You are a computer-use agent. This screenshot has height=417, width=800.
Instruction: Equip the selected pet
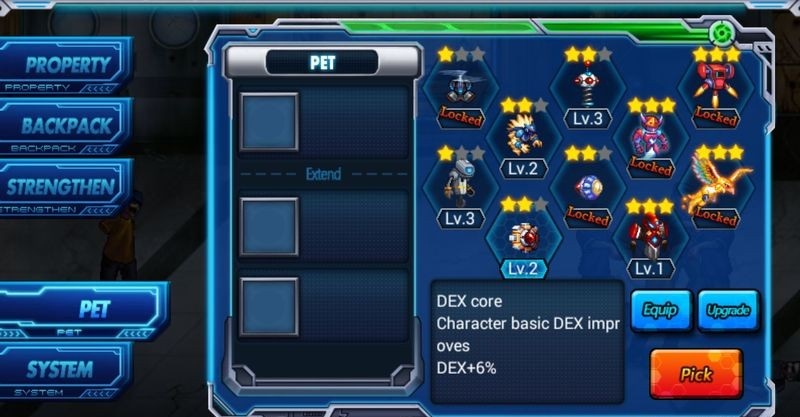tap(660, 310)
